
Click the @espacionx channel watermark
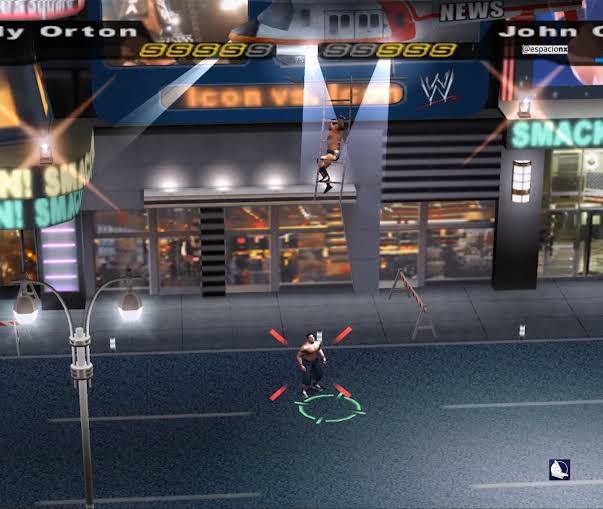click(x=543, y=47)
